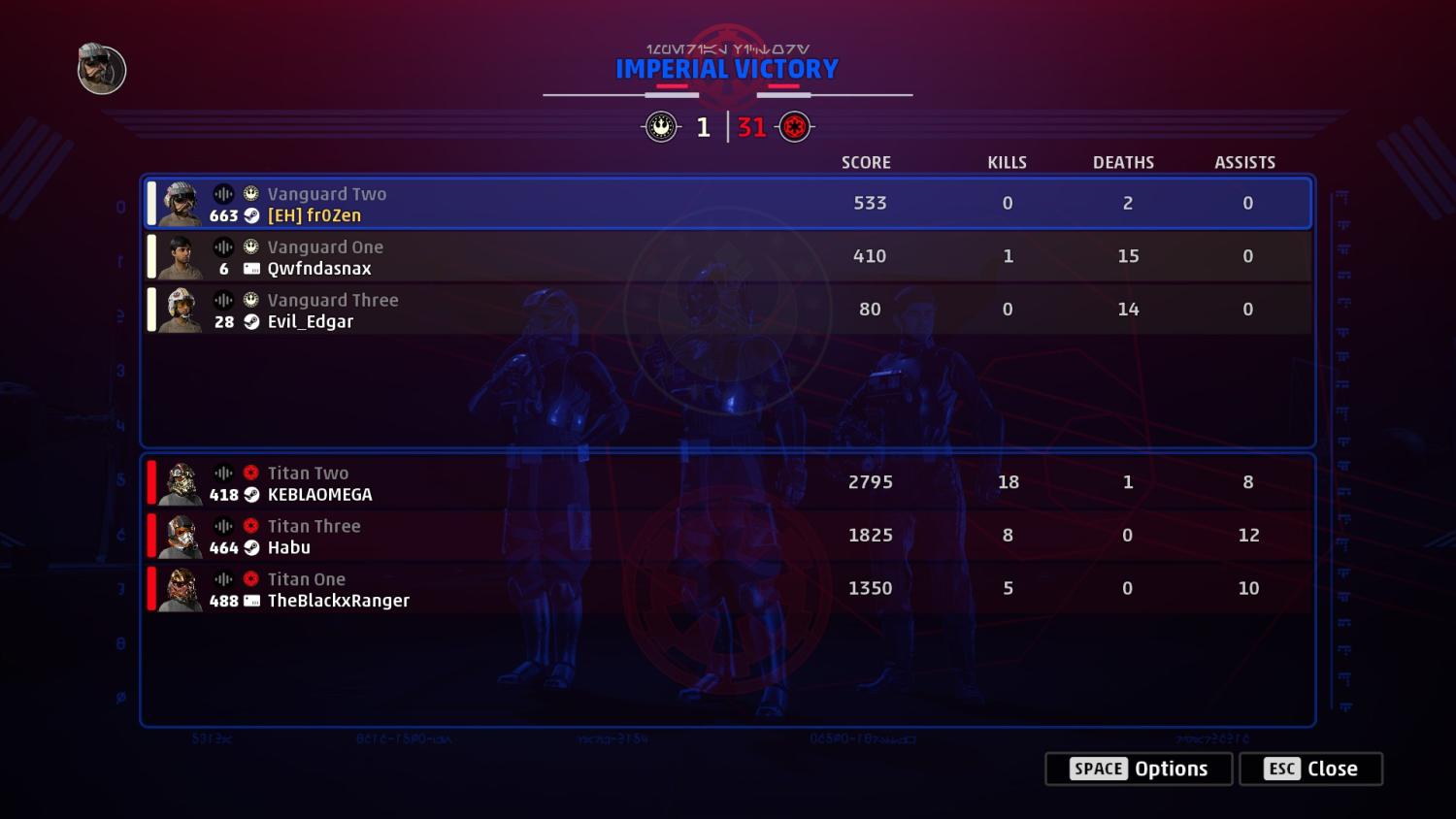Click the player avatar icon in the top-left corner

click(99, 69)
